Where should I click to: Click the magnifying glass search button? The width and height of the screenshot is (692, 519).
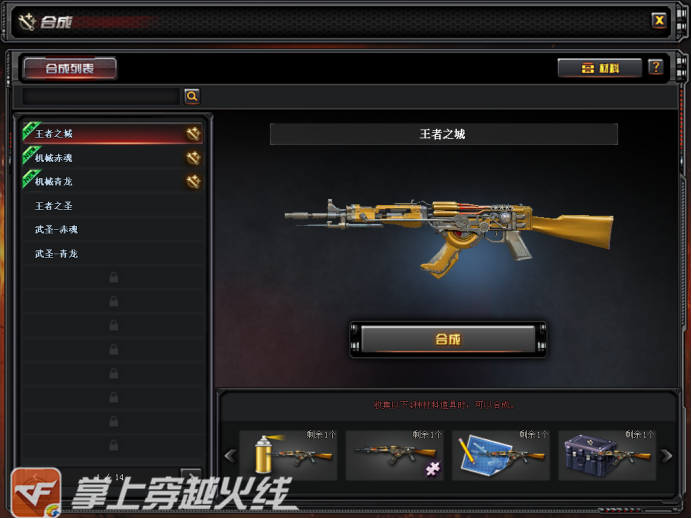191,96
